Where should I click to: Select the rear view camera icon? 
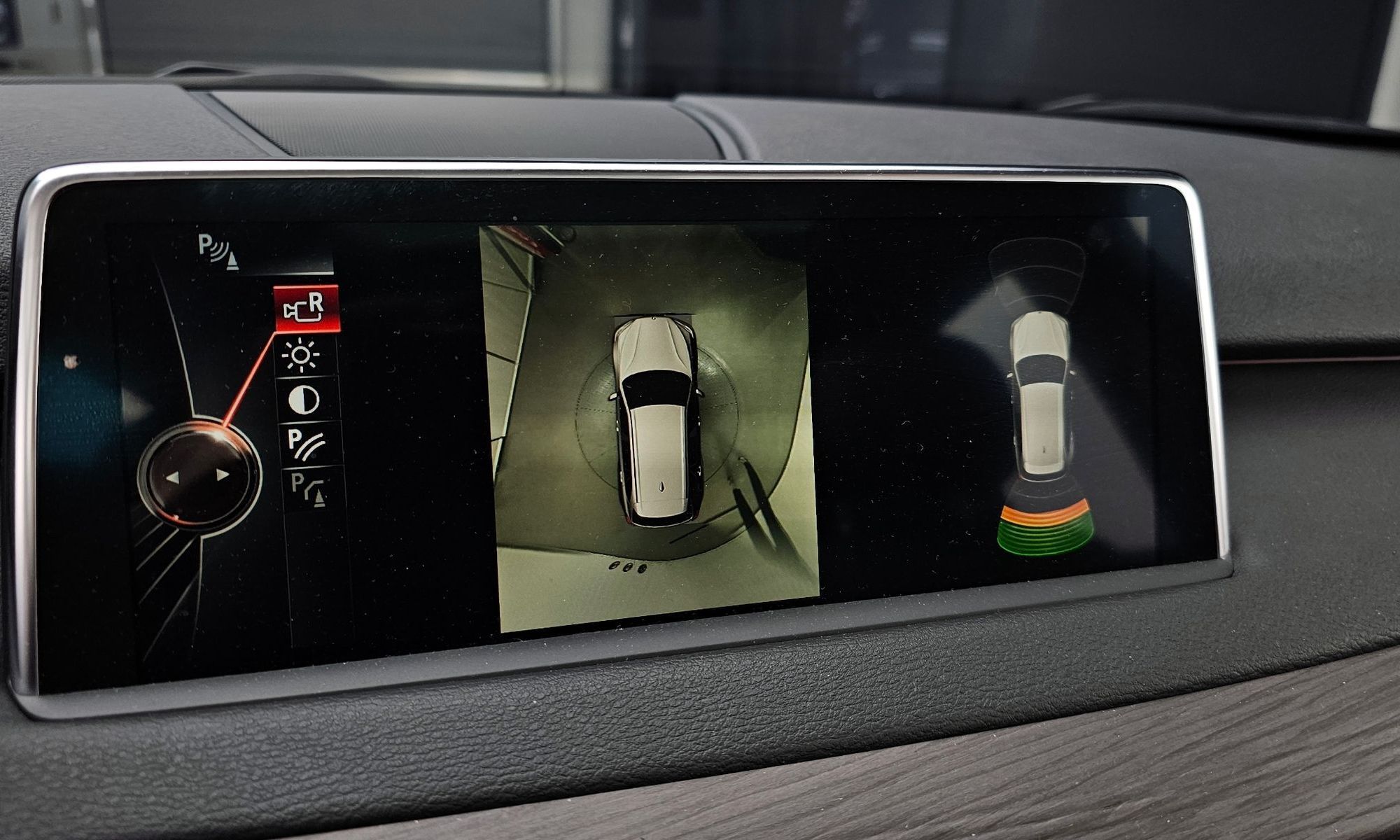[306, 308]
